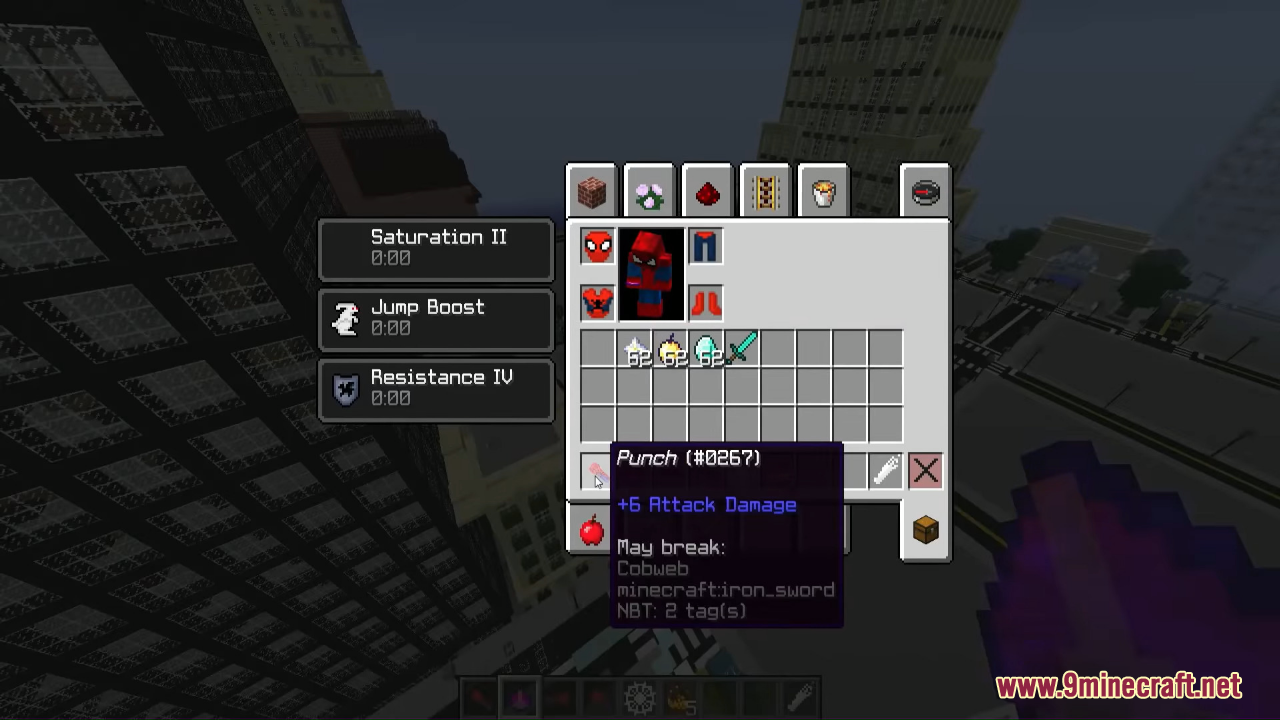
Task: Click the Spider-Man boots armor slot
Action: (705, 304)
